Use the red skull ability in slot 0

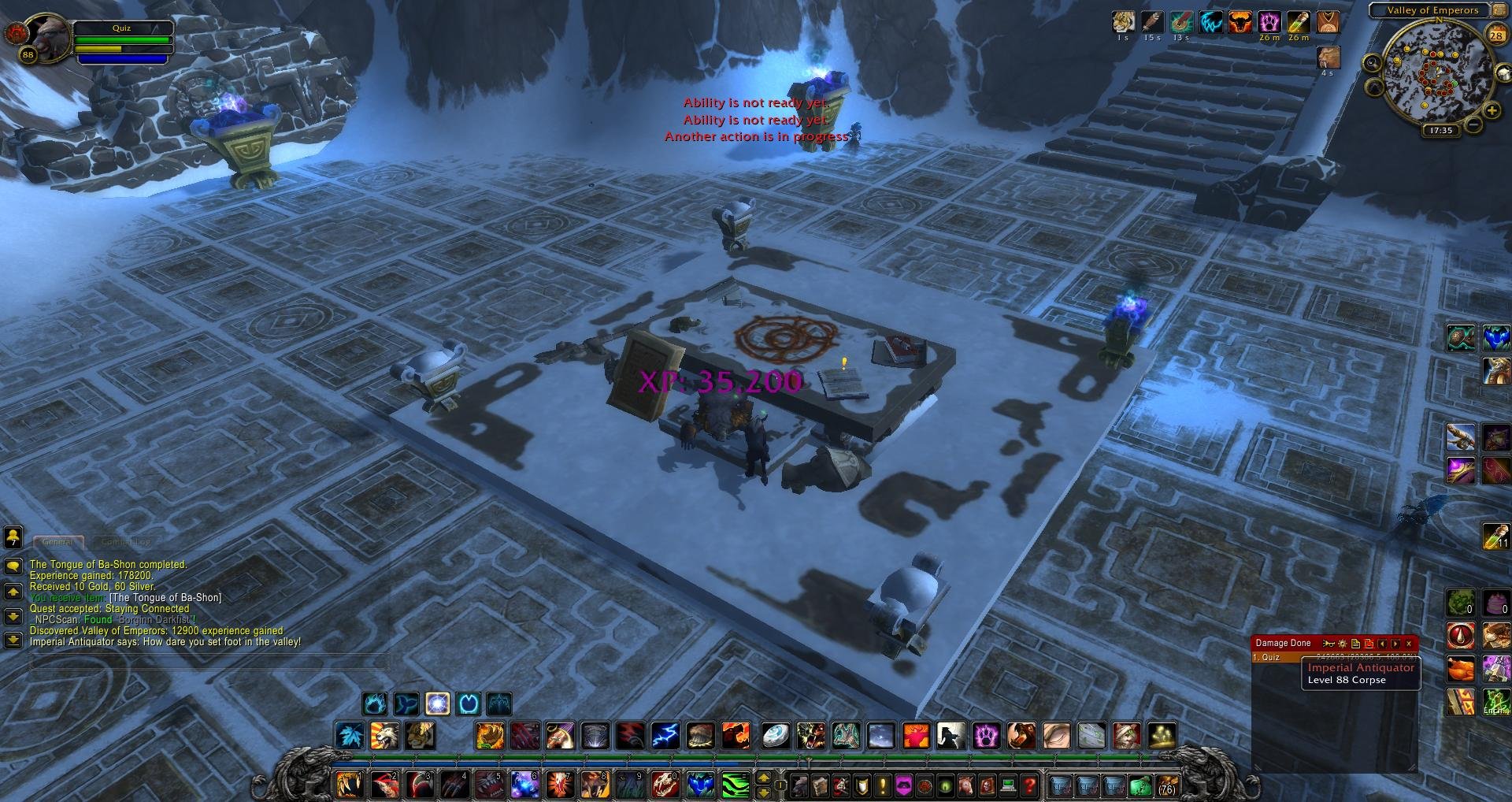[x=665, y=785]
